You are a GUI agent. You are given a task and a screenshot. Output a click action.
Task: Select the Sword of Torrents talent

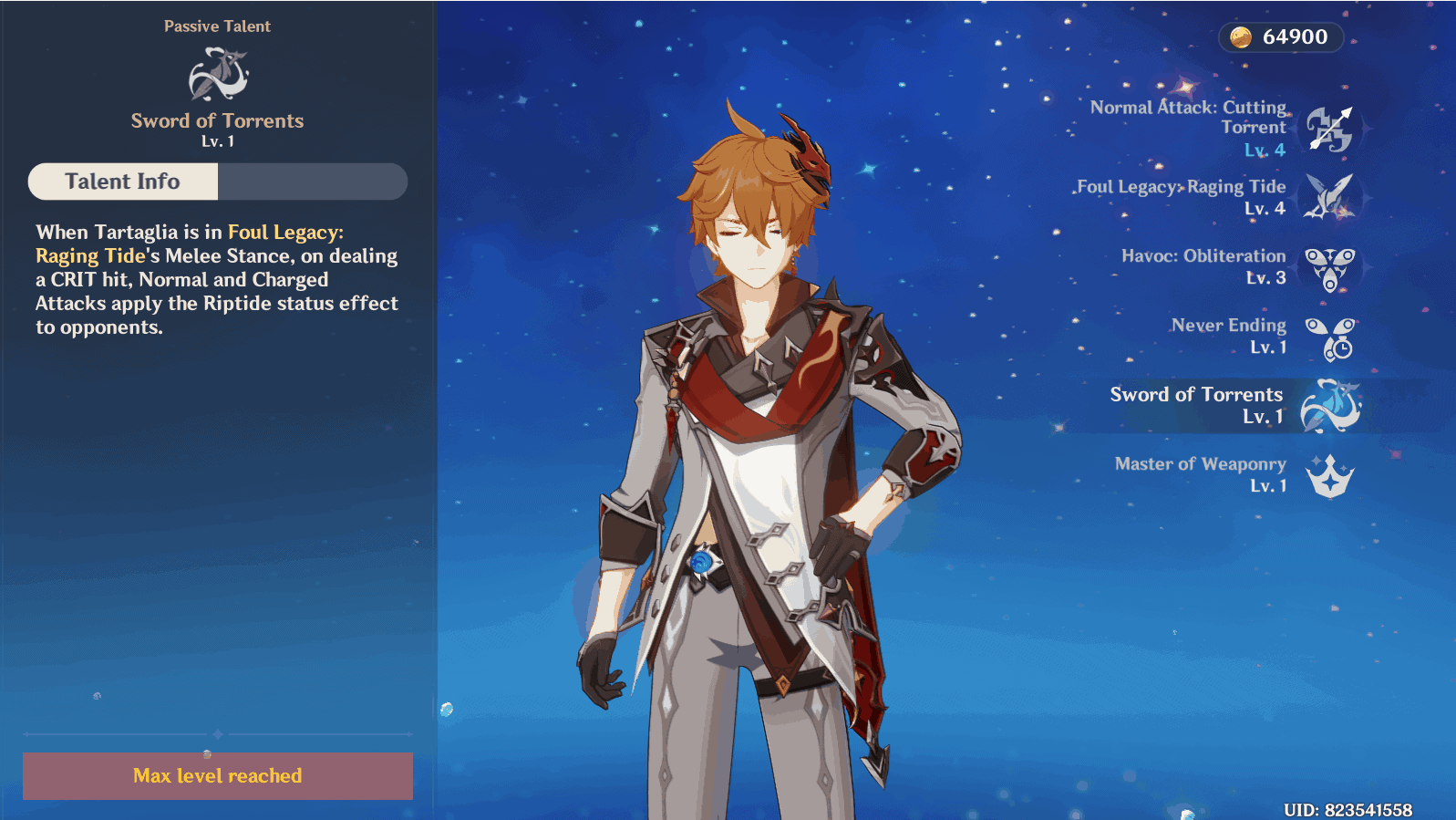[x=1329, y=406]
